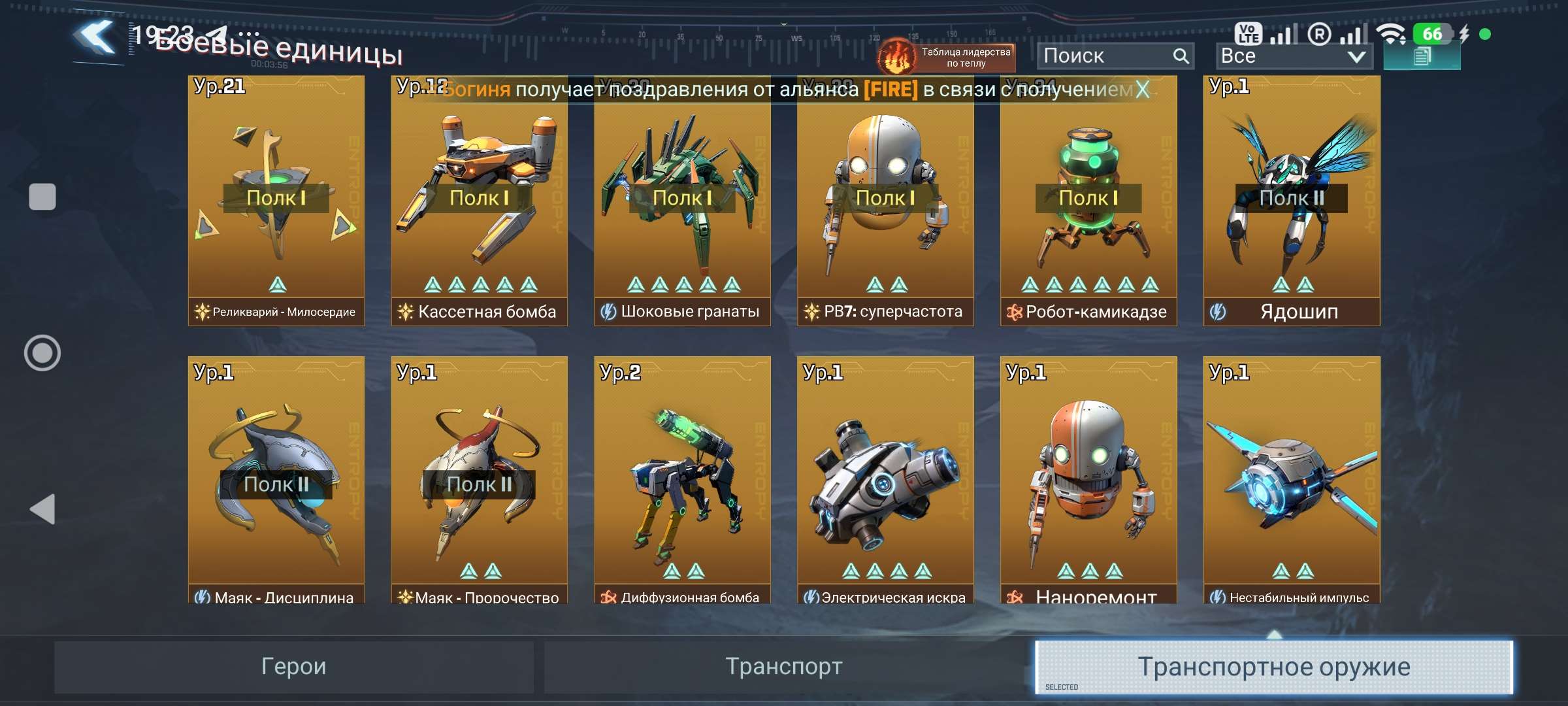The image size is (1568, 706).
Task: Tap the screen recorder stop square on the left edge
Action: (42, 197)
